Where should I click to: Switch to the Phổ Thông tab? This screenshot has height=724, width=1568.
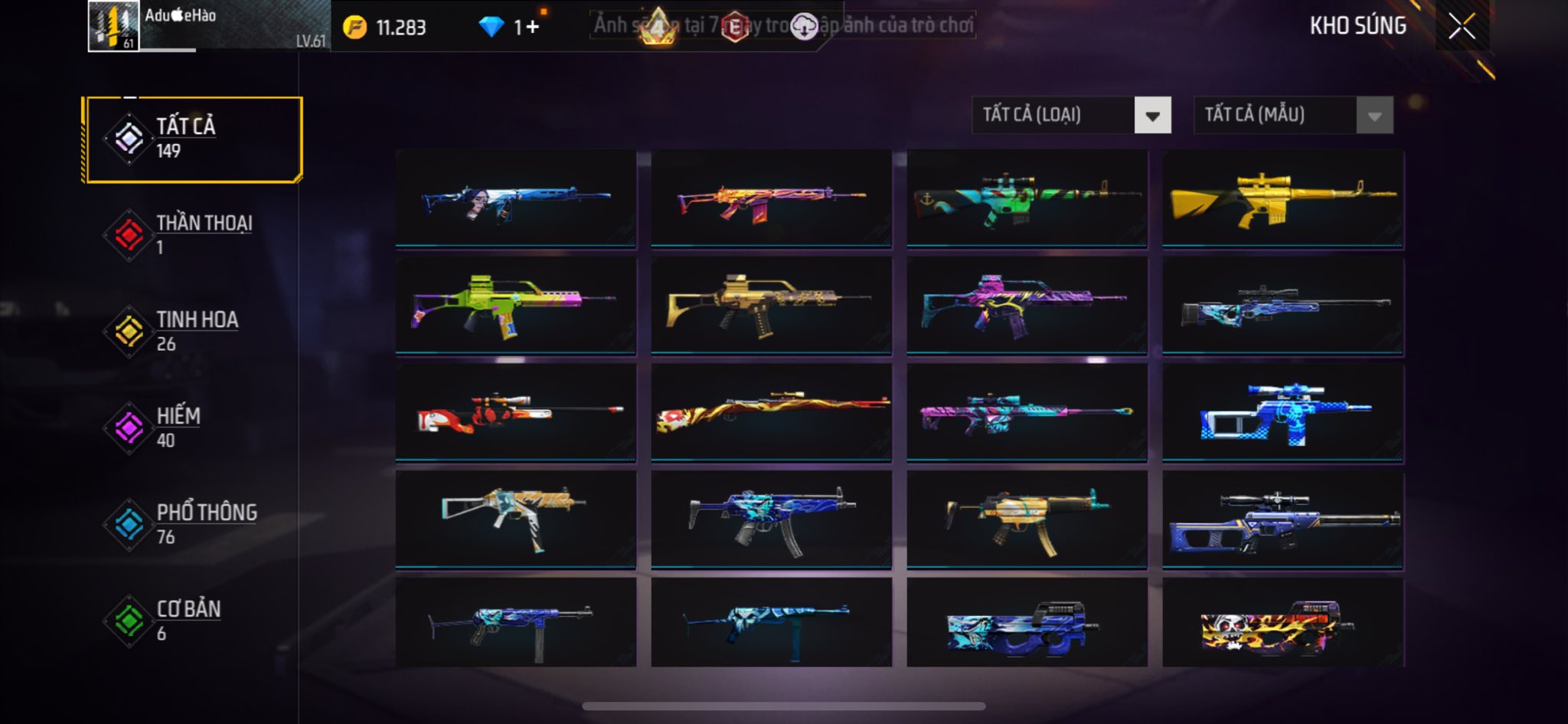tap(193, 524)
